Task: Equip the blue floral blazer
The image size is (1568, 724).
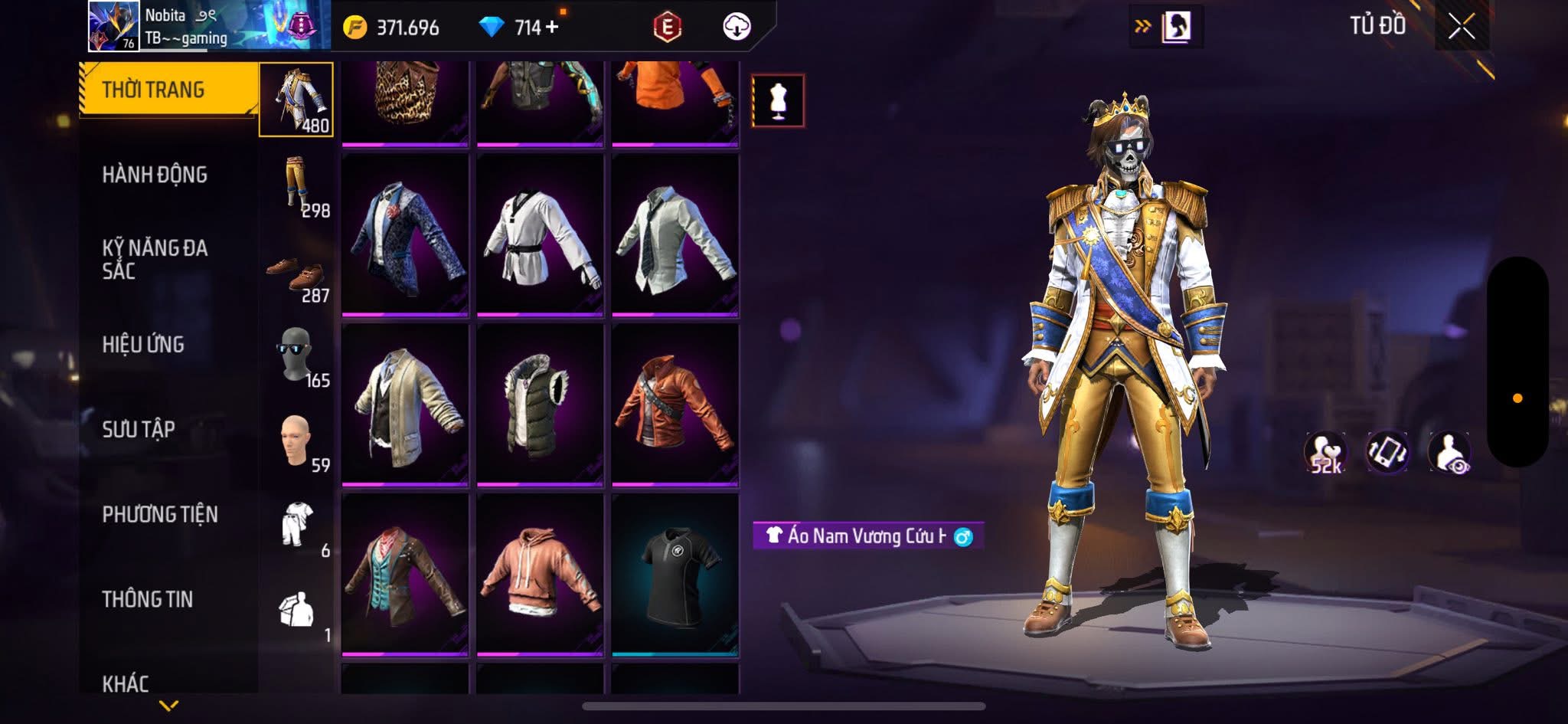Action: (405, 234)
